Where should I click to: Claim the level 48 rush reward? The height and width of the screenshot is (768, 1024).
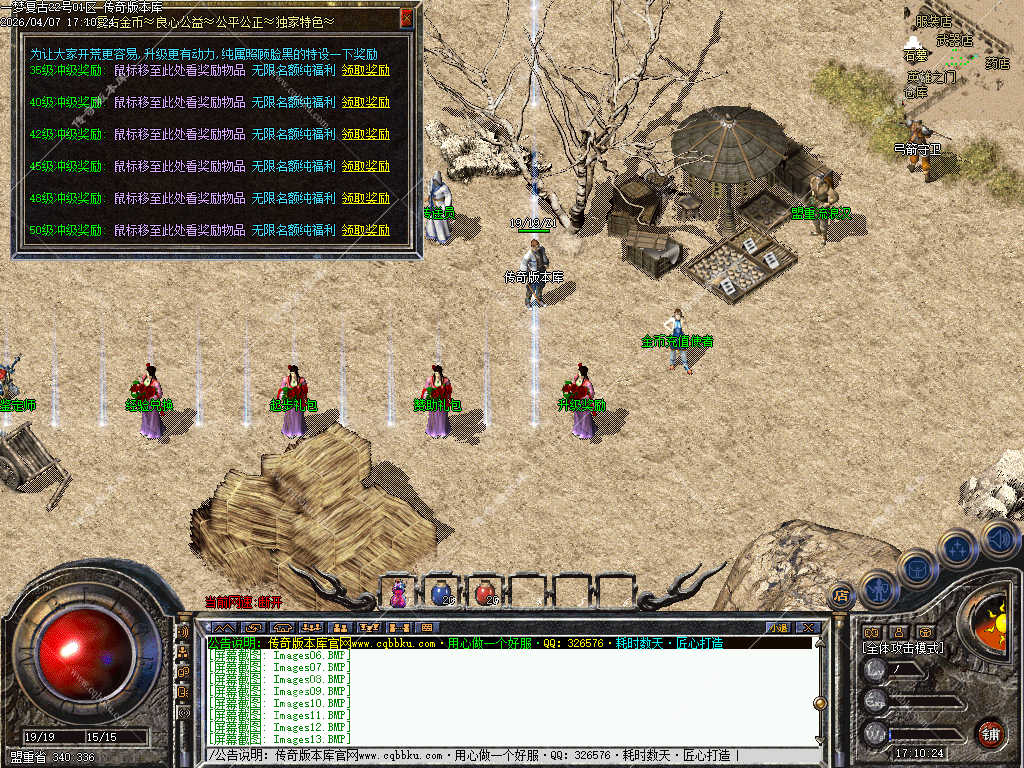point(366,198)
